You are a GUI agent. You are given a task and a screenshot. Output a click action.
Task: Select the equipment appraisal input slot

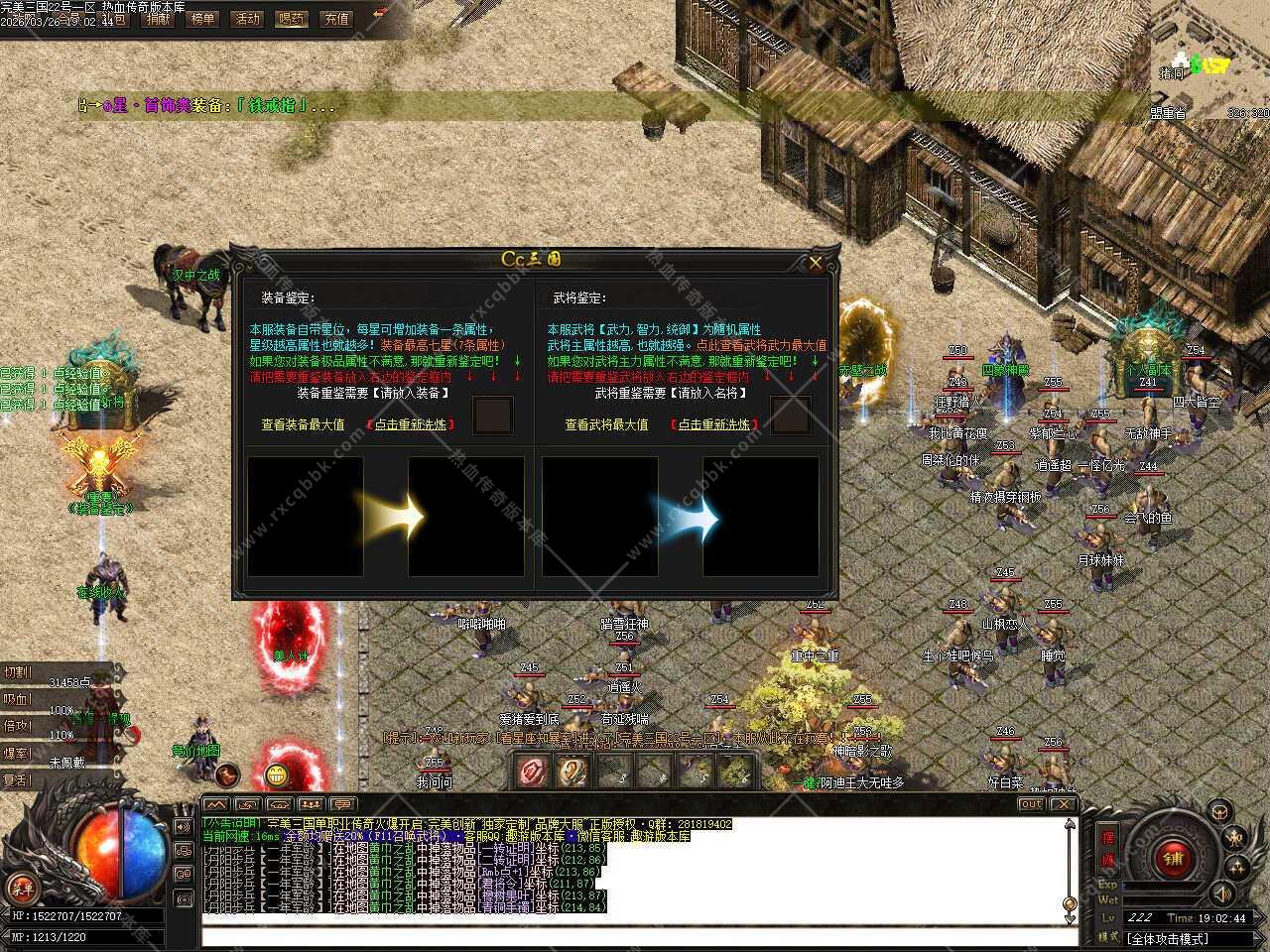point(493,416)
